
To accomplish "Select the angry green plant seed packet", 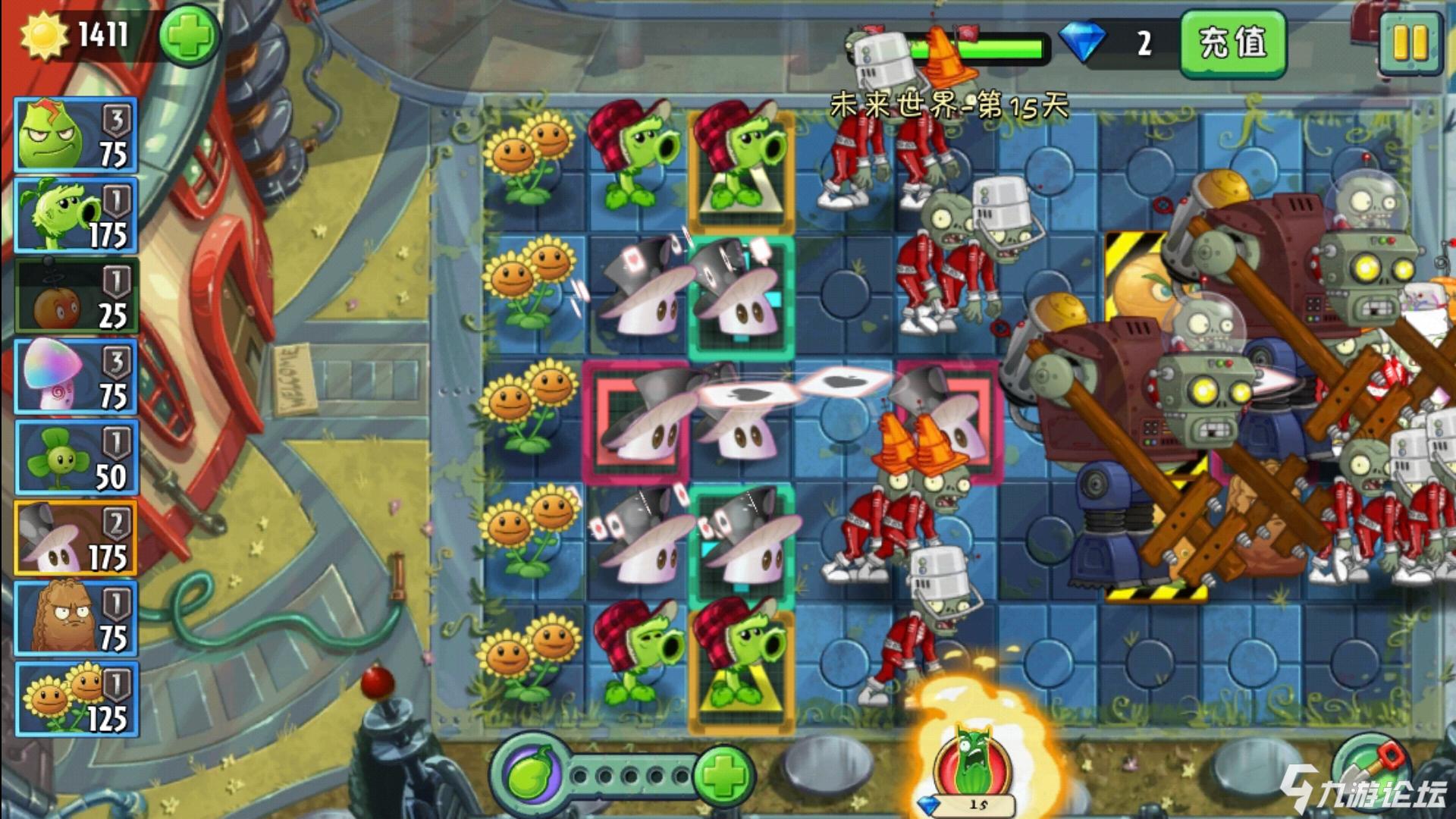I will coord(76,135).
